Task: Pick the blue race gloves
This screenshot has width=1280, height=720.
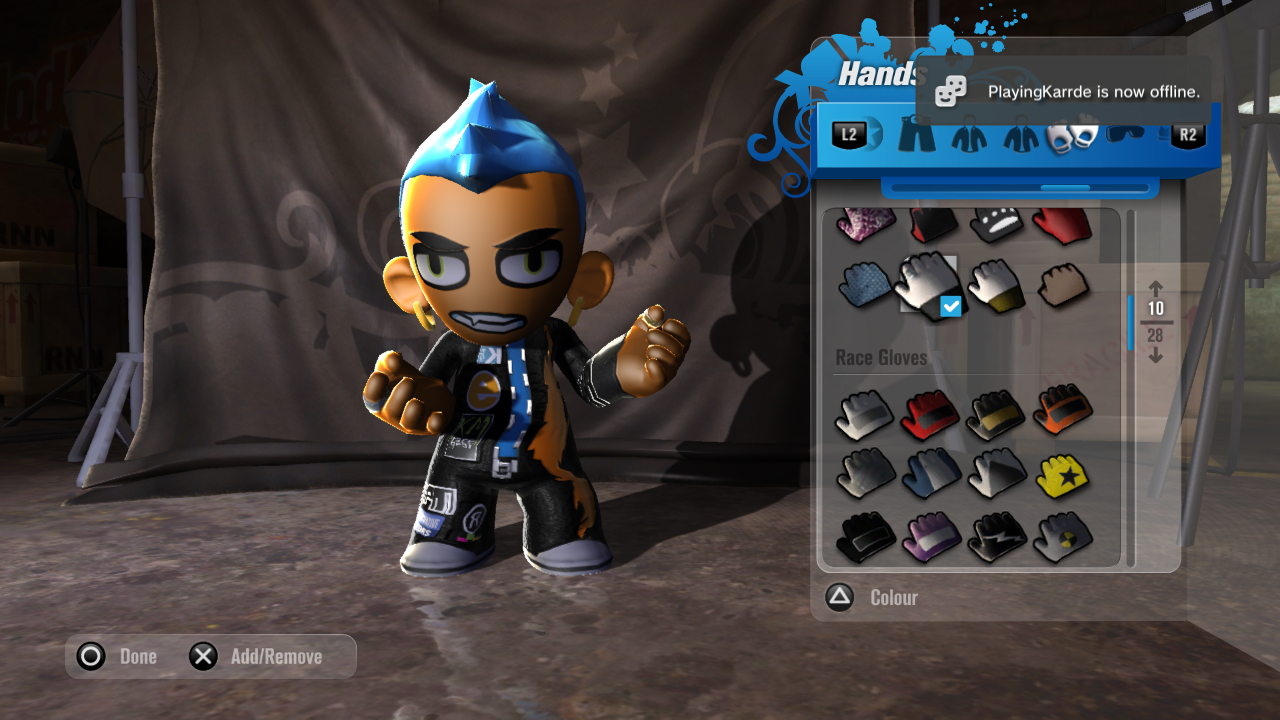Action: pyautogui.click(x=930, y=474)
